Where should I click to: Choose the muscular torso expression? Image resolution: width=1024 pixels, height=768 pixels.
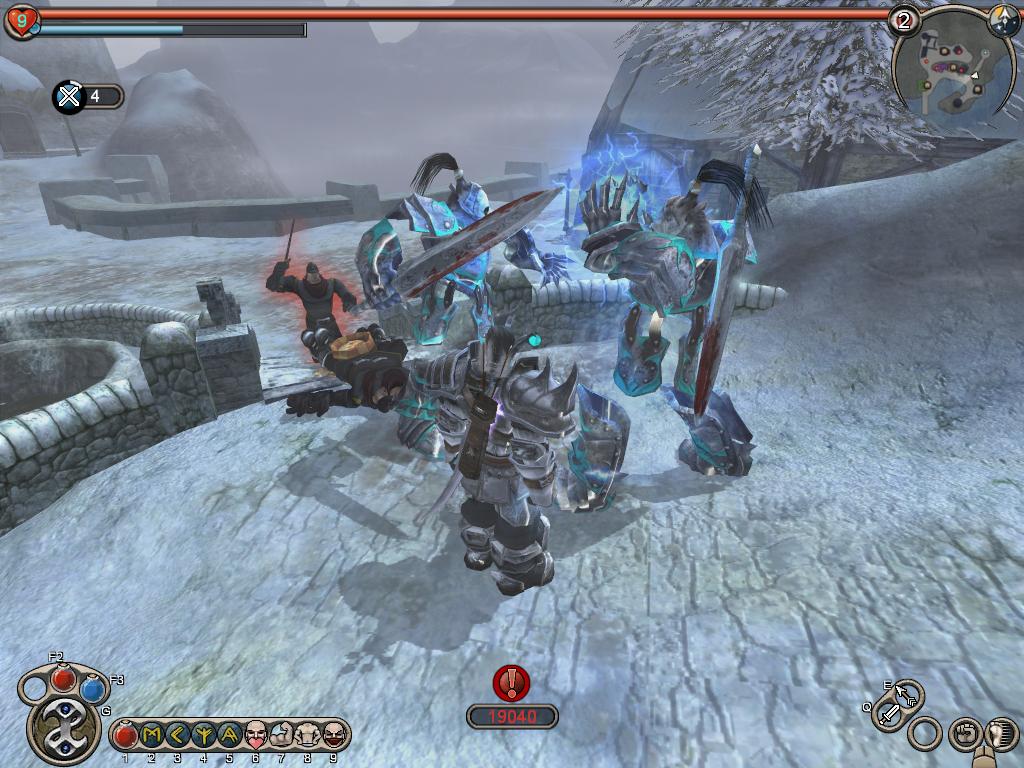click(307, 735)
